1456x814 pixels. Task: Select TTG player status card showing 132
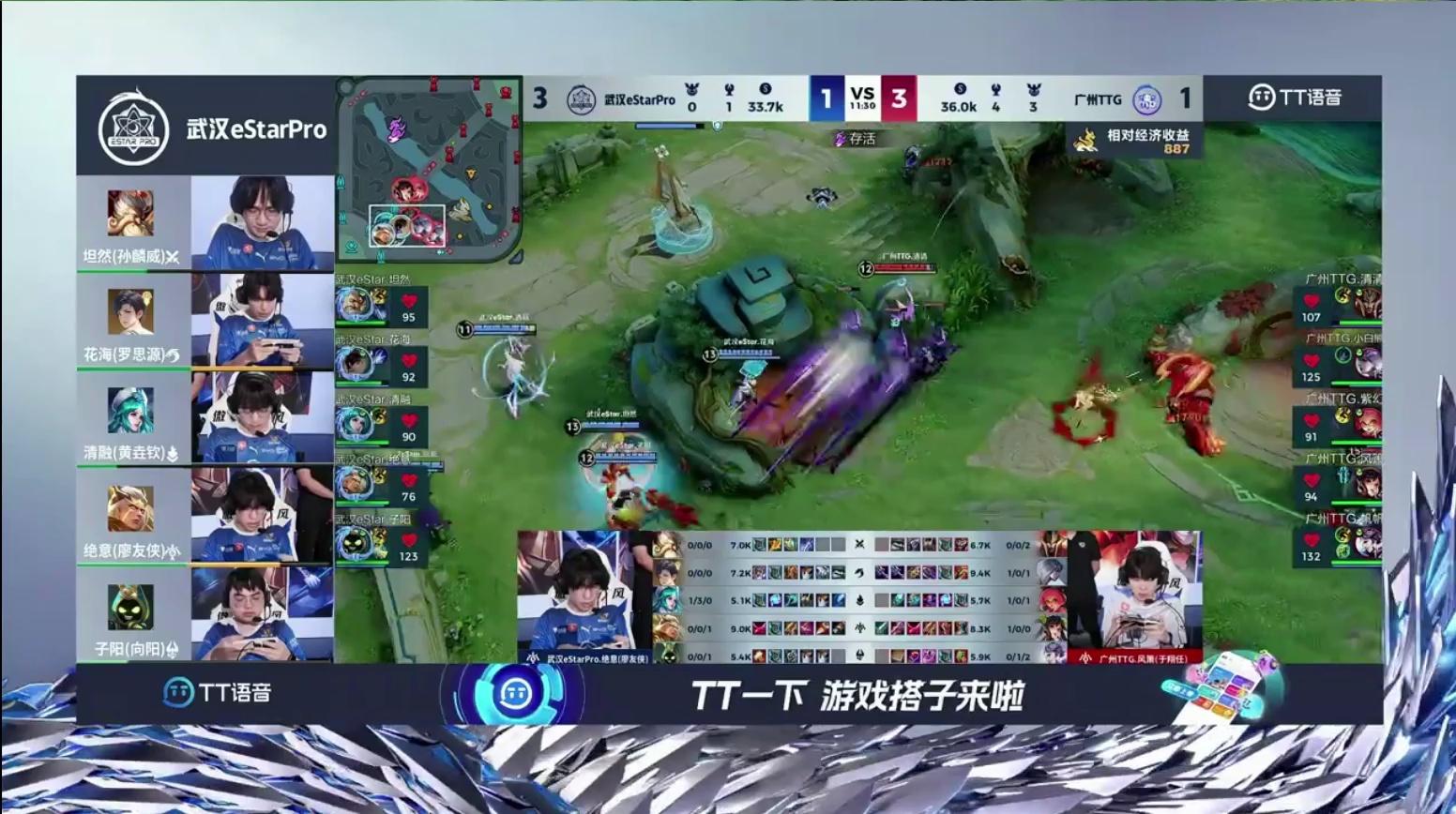coord(1336,544)
